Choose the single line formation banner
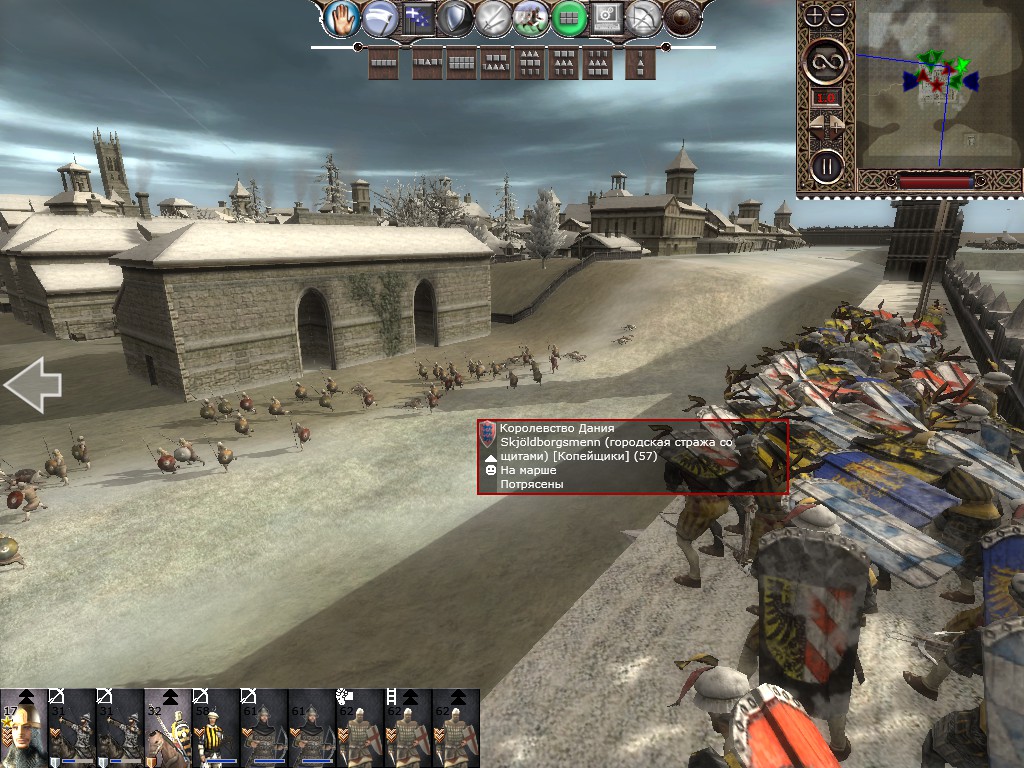The height and width of the screenshot is (768, 1024). (383, 62)
